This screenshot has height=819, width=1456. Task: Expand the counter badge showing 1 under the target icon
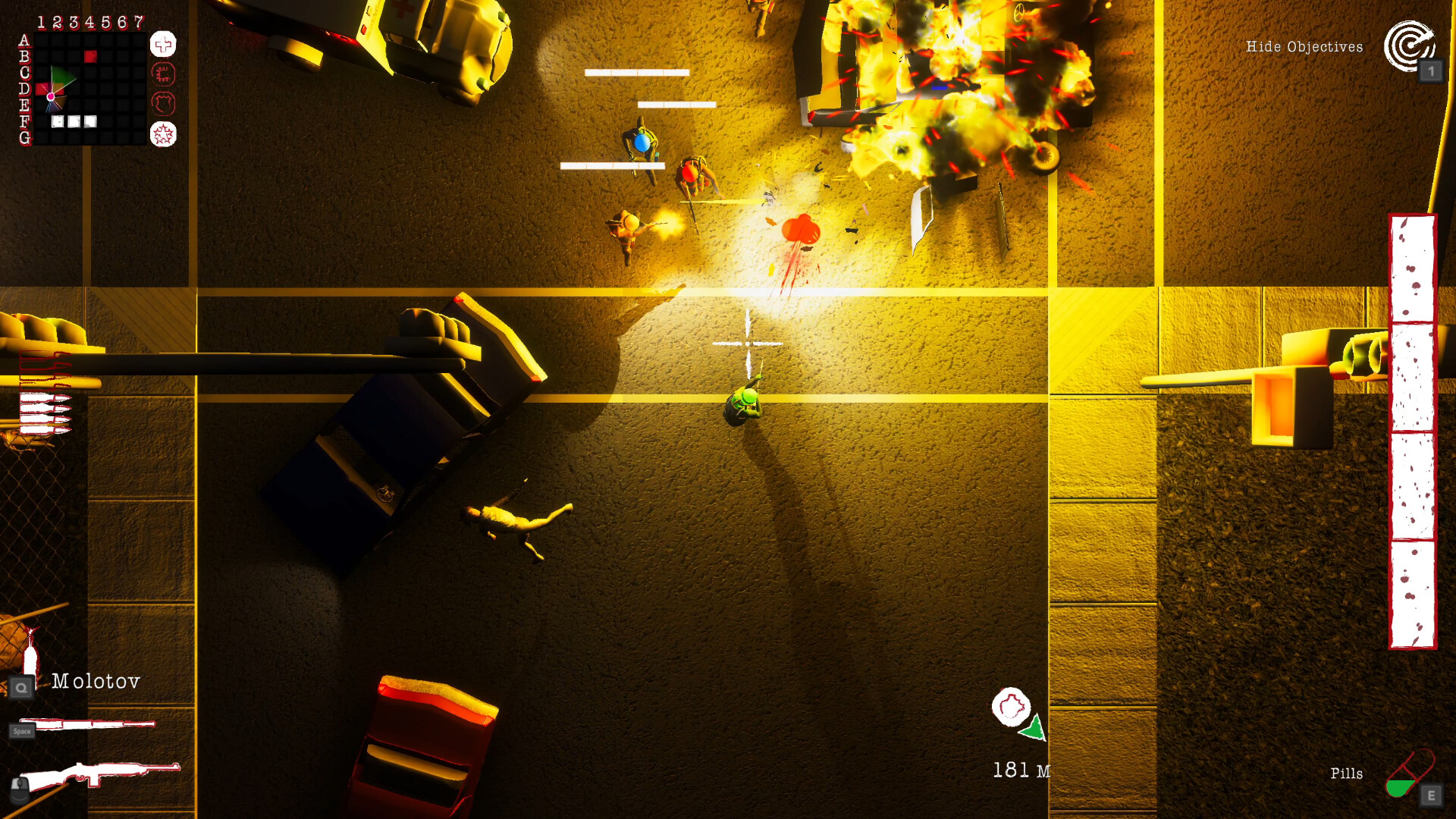(x=1432, y=70)
